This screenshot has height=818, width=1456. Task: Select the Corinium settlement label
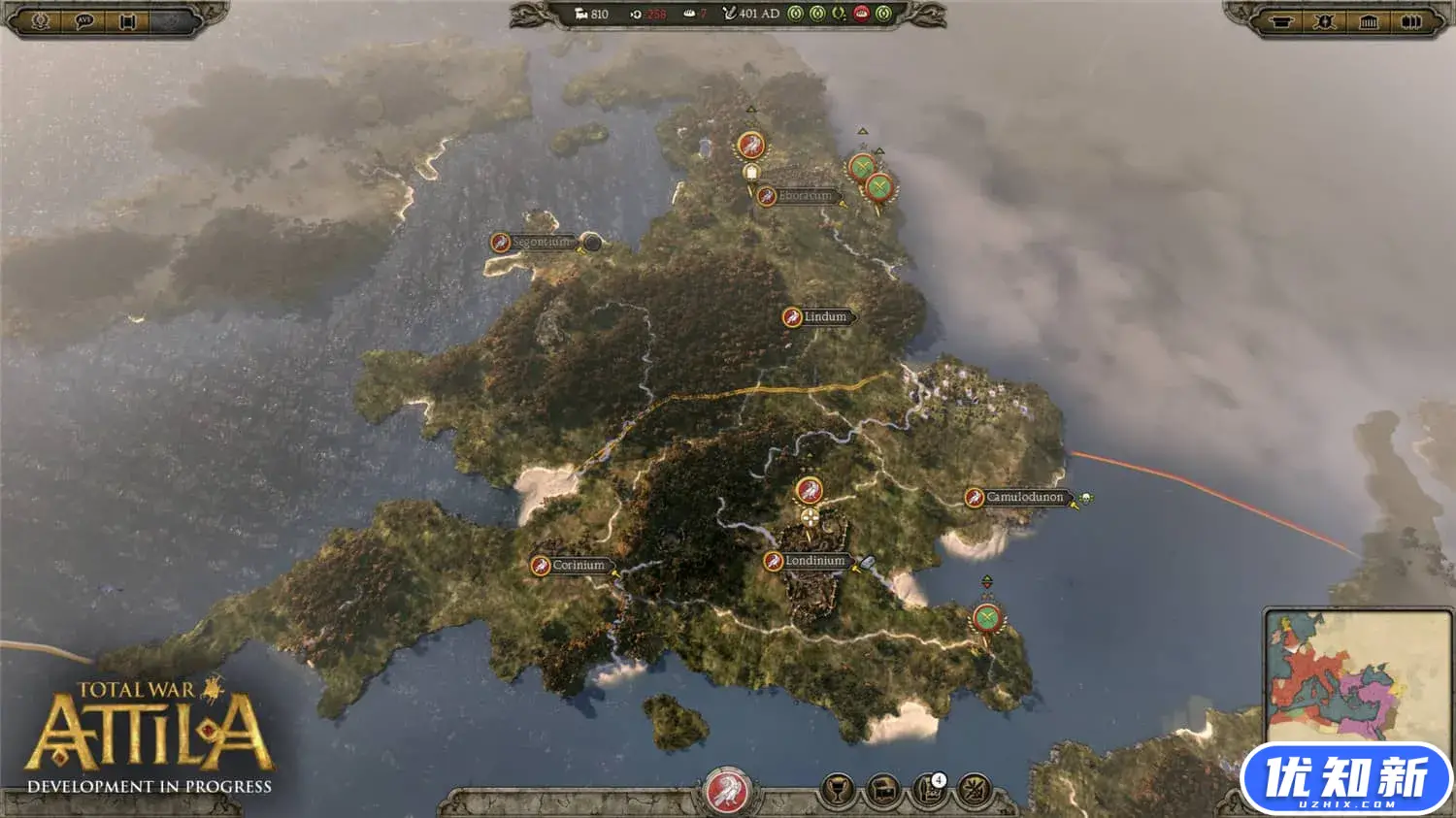tap(578, 565)
